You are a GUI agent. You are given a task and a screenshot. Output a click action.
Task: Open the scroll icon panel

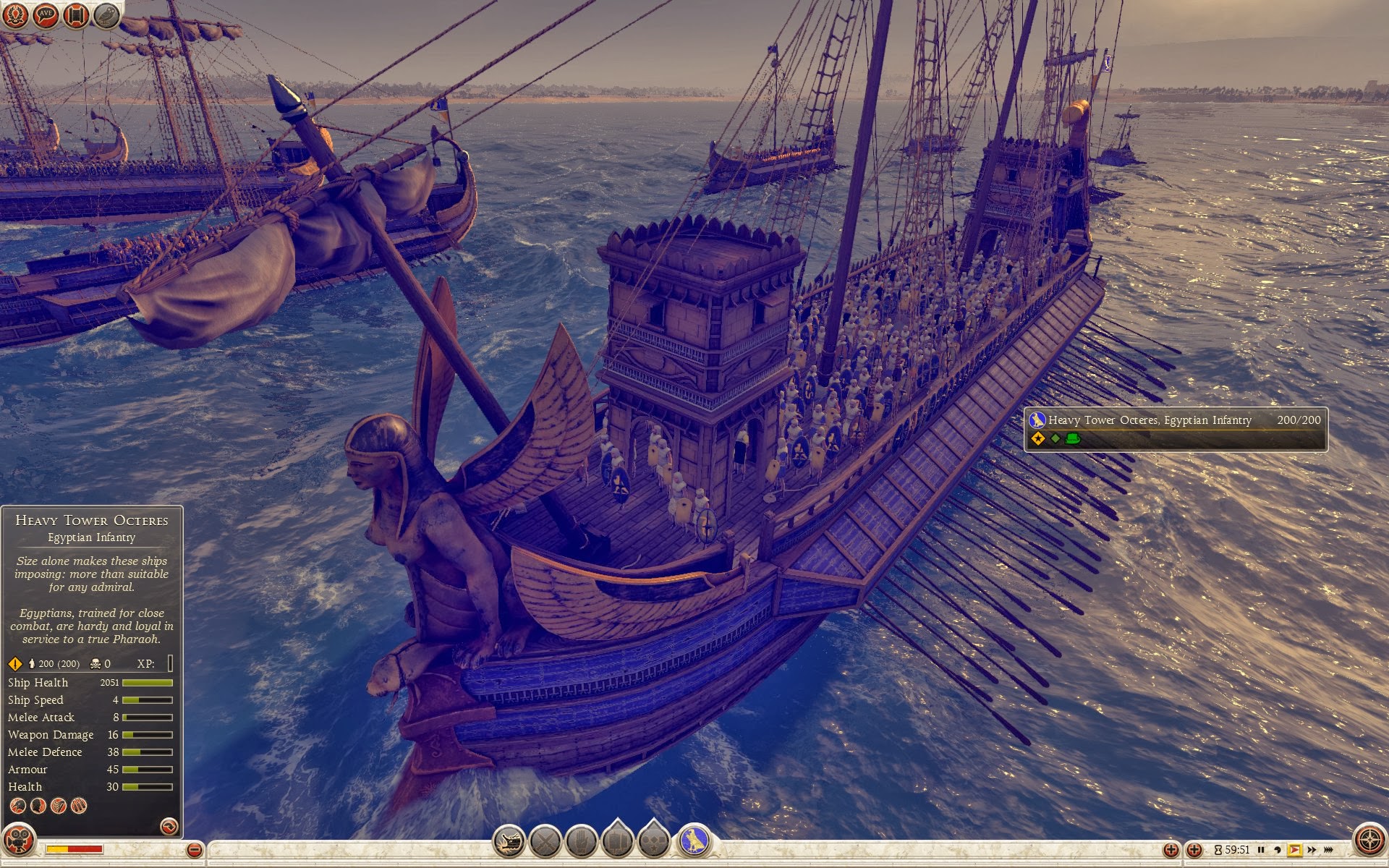(x=76, y=14)
